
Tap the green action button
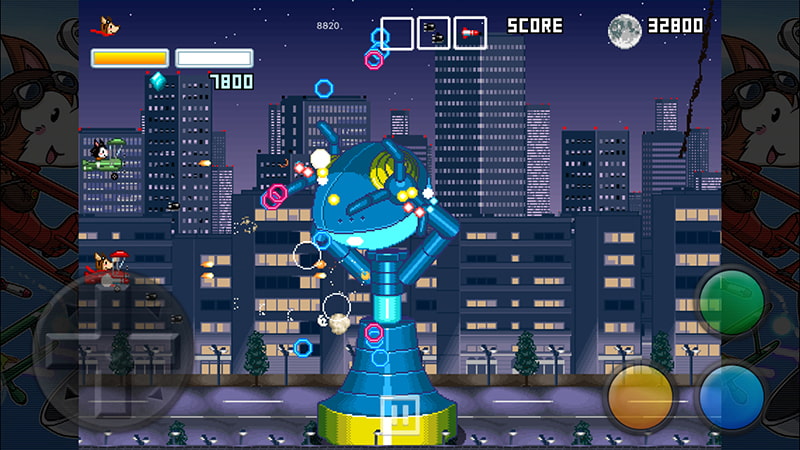coord(731,302)
